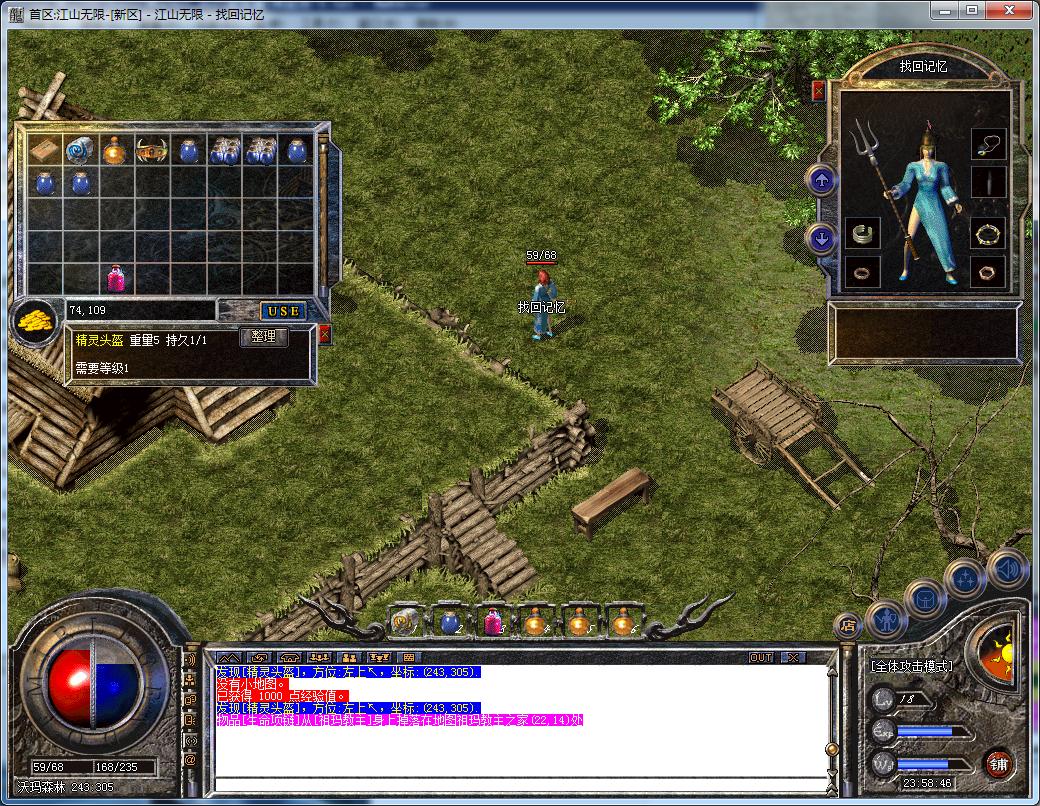Pick the blue spiral scroll item
The width and height of the screenshot is (1040, 806).
80,150
